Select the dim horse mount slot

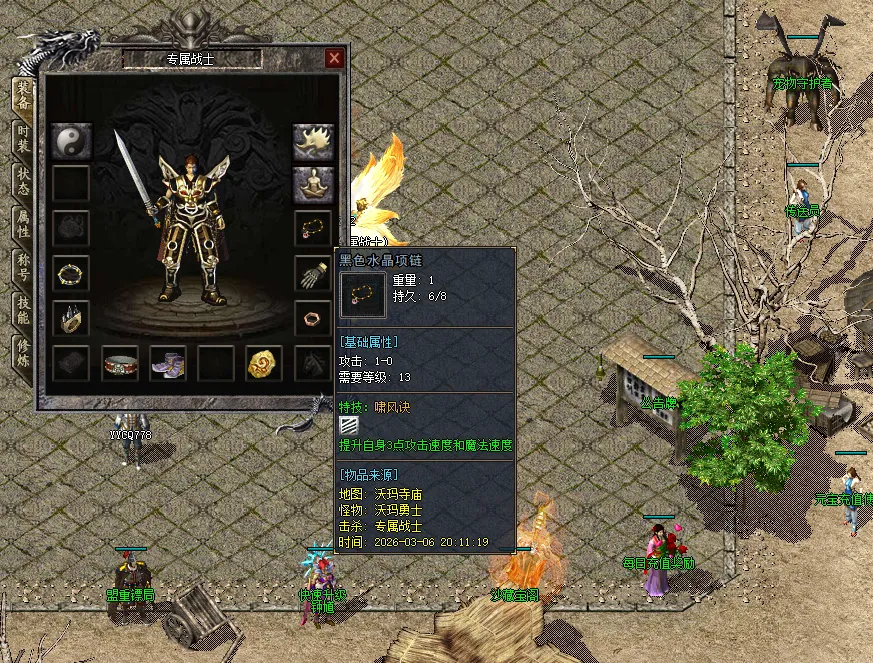(x=313, y=363)
